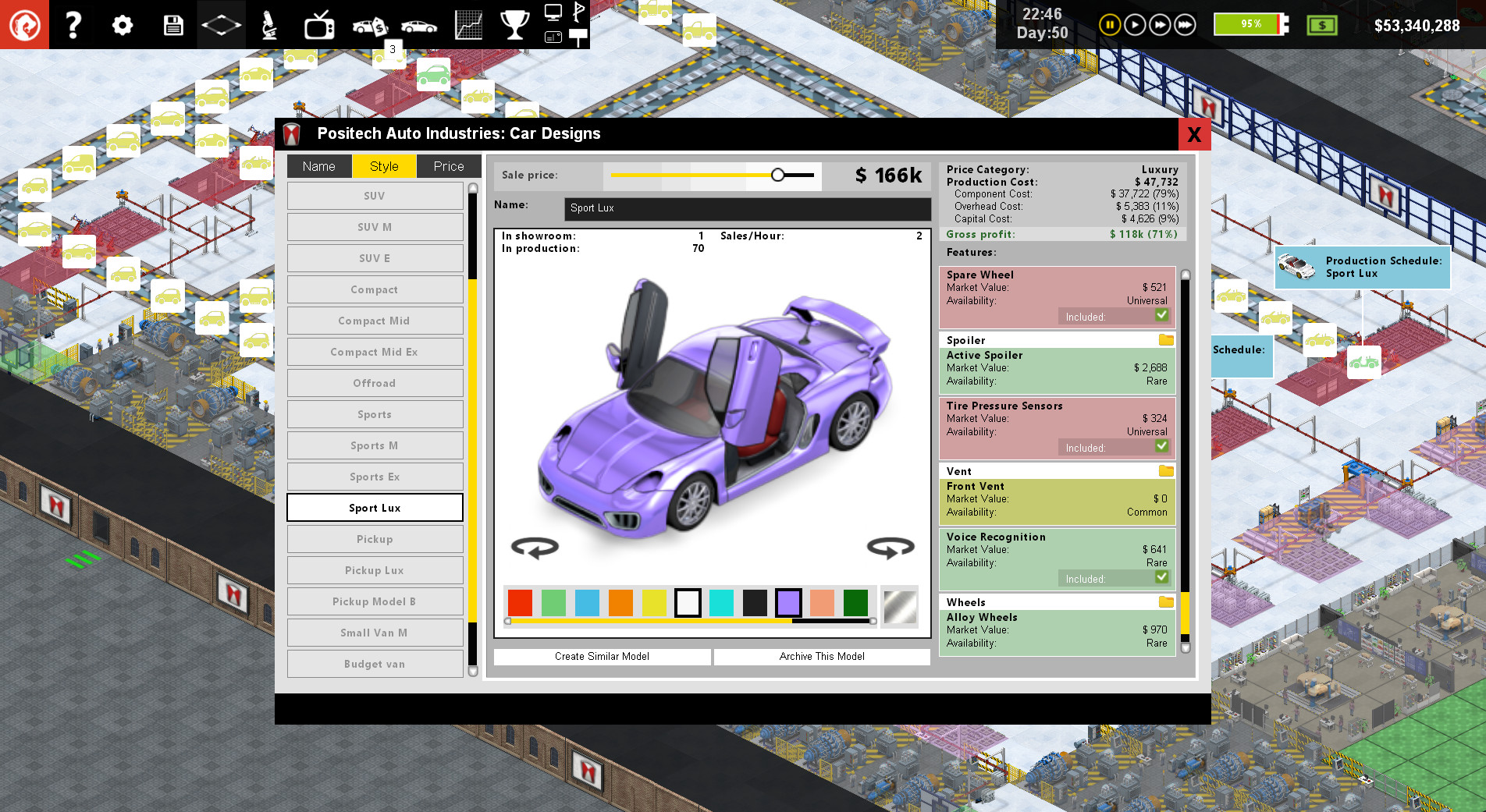Screen dimensions: 1486x812
Task: Toggle Voice Recognition Included checkbox
Action: 1162,577
